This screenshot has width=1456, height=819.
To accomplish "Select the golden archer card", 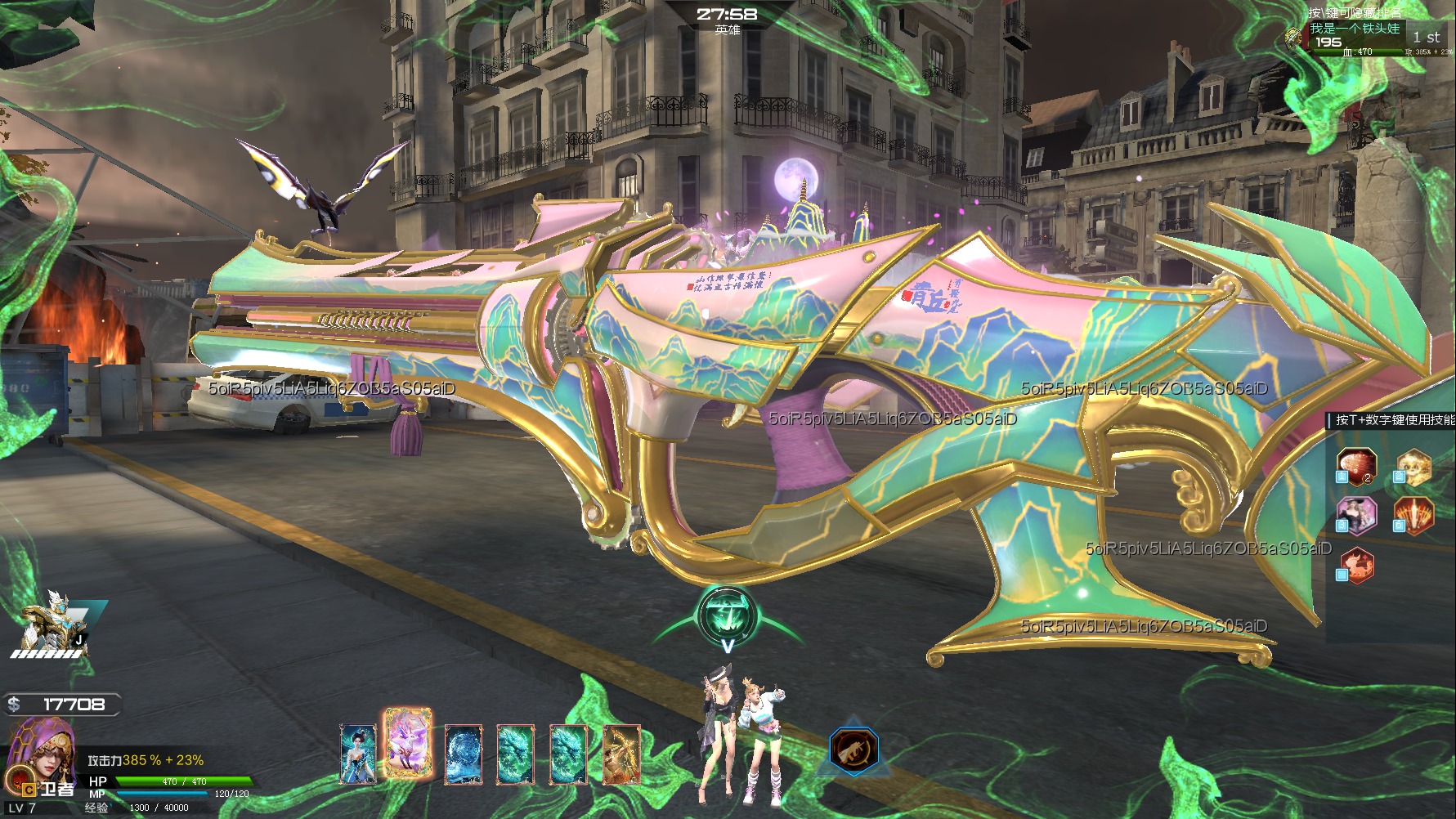I will [x=621, y=754].
